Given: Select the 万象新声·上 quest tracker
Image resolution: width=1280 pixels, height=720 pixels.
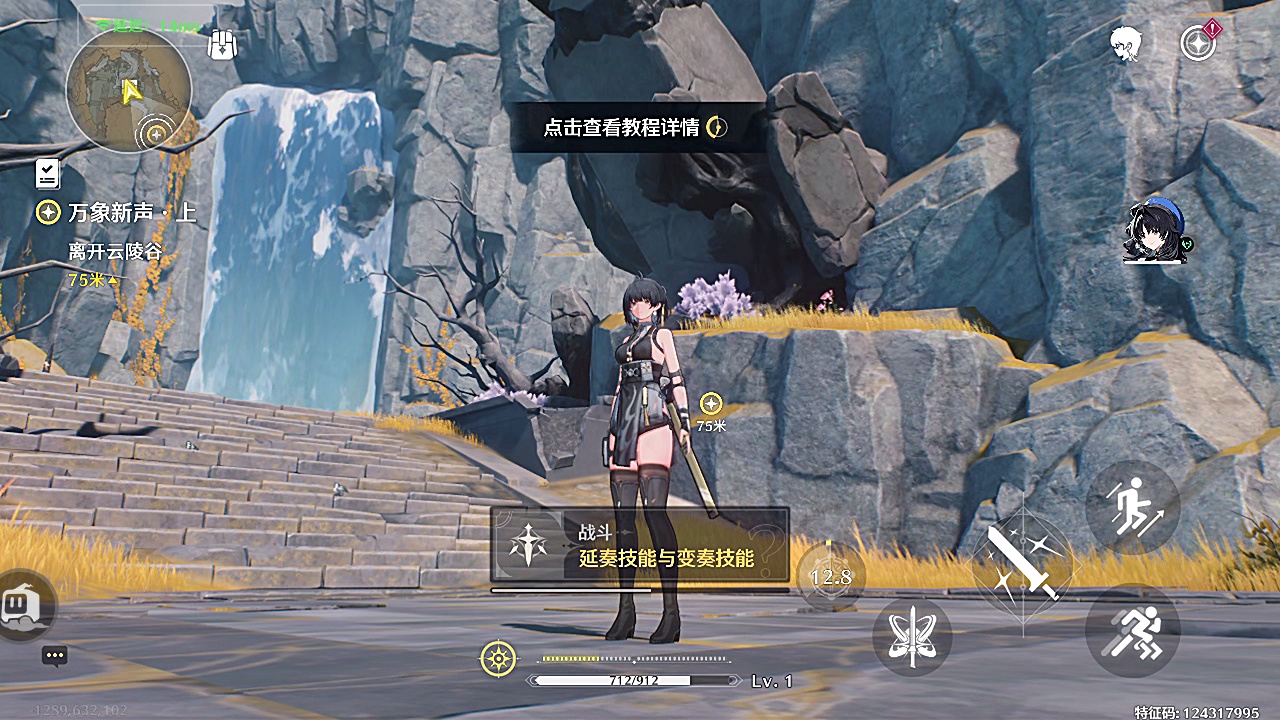Looking at the screenshot, I should (x=118, y=213).
